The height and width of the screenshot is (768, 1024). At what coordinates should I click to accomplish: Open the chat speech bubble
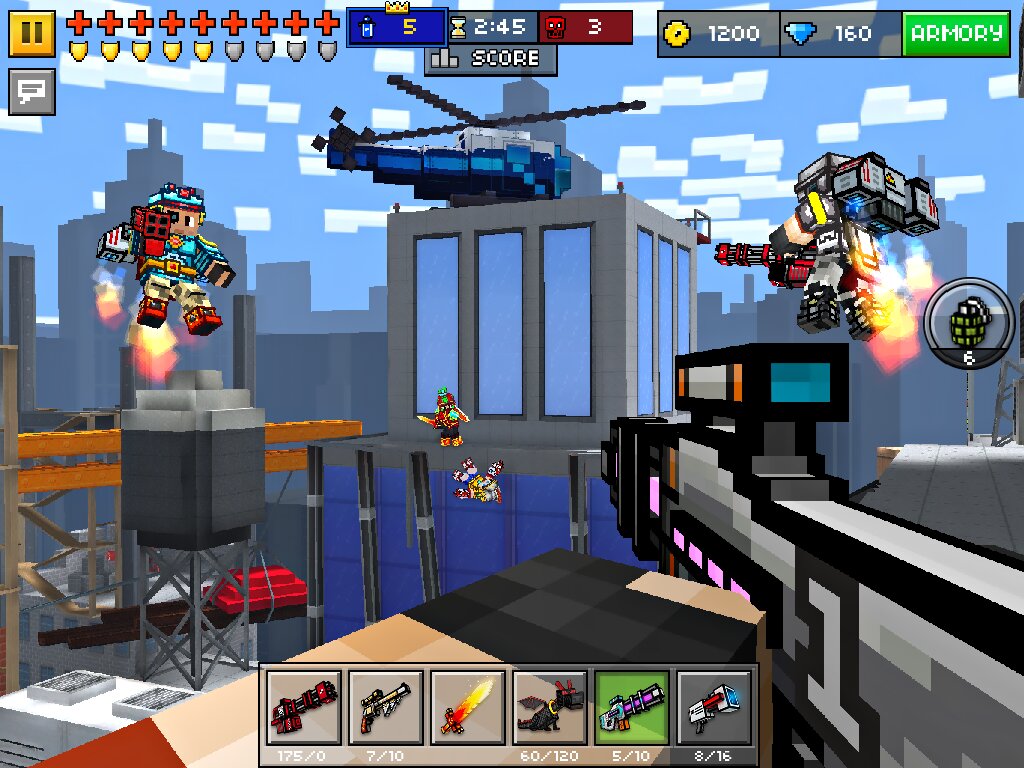tap(32, 92)
